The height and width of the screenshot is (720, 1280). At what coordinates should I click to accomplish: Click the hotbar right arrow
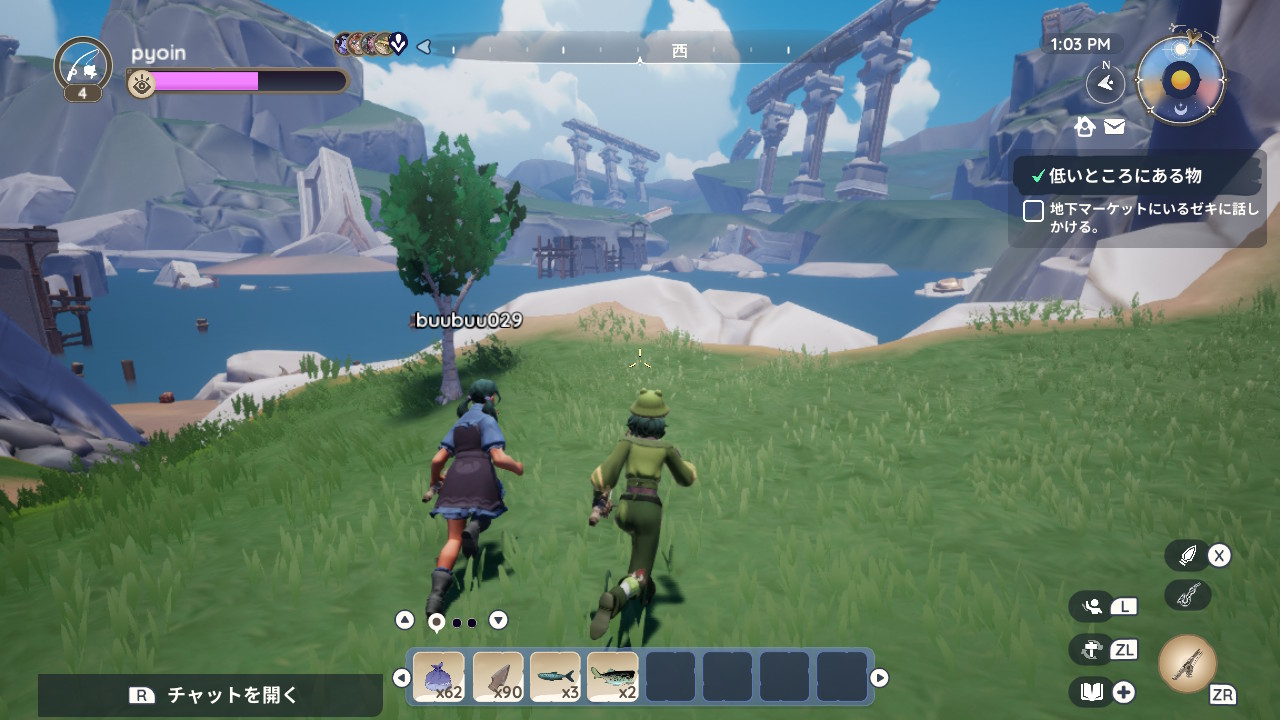pyautogui.click(x=879, y=678)
